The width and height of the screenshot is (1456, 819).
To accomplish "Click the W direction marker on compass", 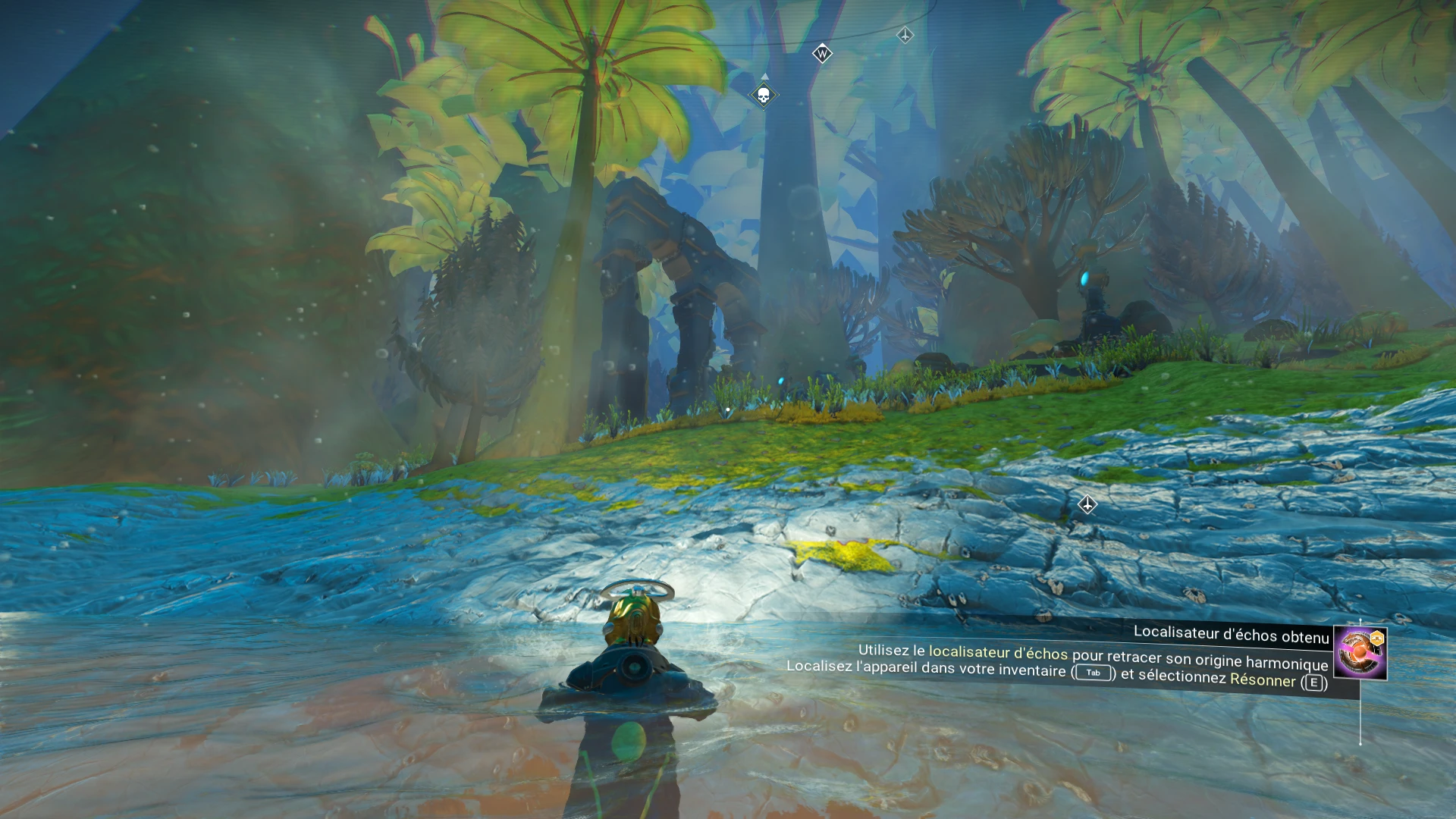I will [822, 54].
